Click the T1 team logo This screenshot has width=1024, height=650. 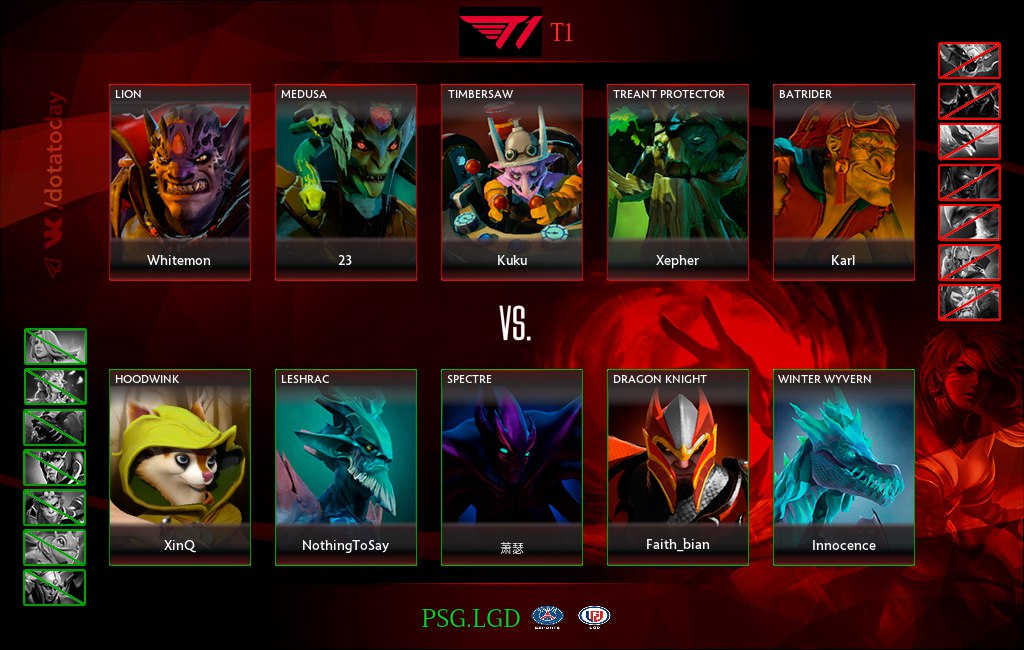pyautogui.click(x=500, y=32)
